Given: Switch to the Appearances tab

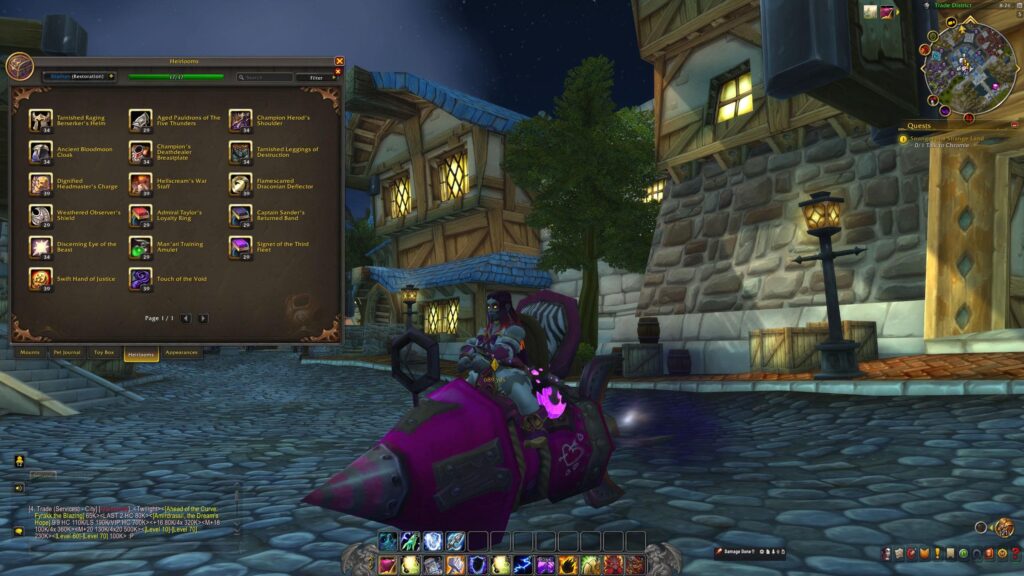Looking at the screenshot, I should [181, 353].
